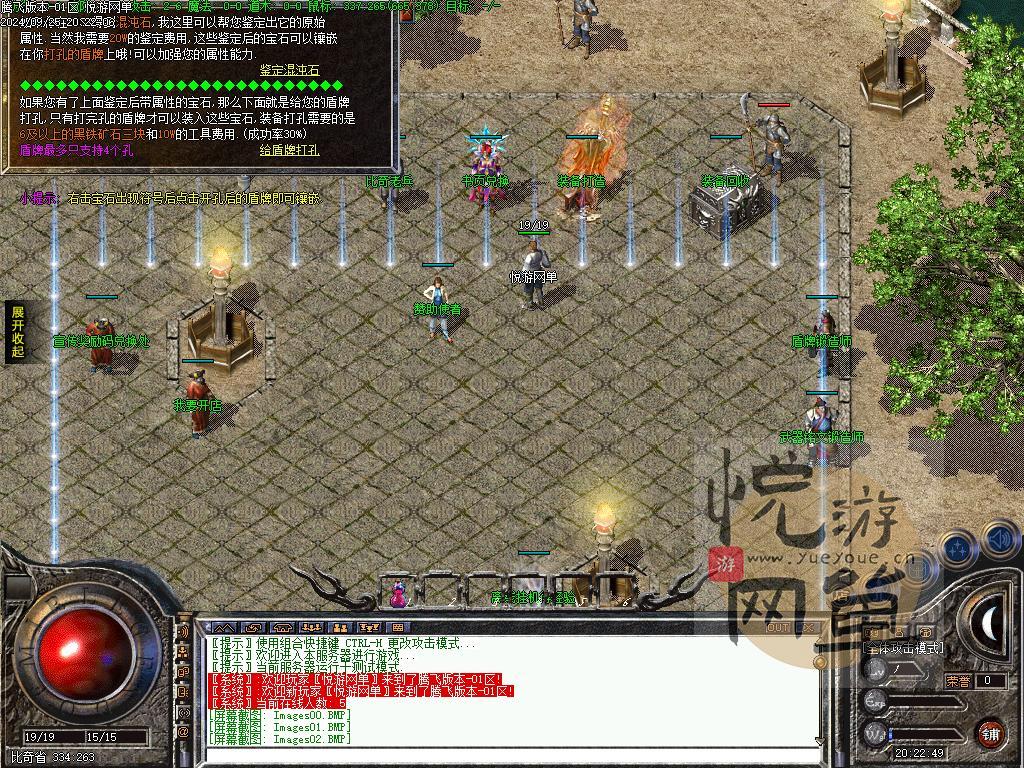This screenshot has width=1024, height=768.
Task: Toggle the 展开收起 side panel tab
Action: 17,332
